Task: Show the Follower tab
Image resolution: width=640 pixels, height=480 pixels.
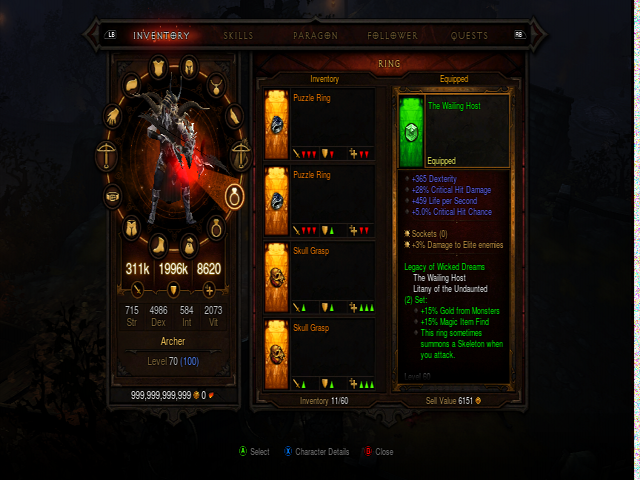Action: pos(392,35)
